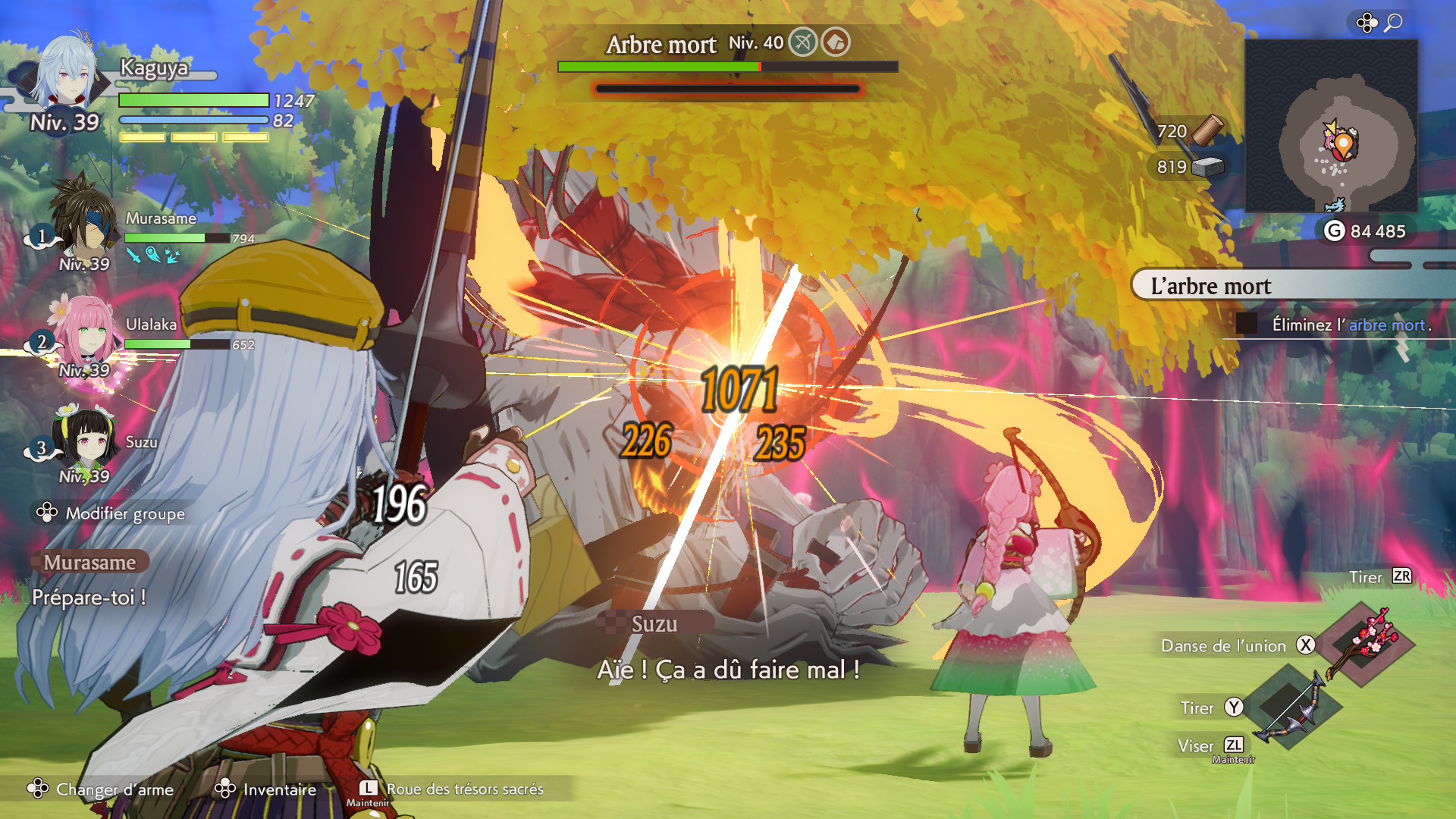The height and width of the screenshot is (819, 1456).
Task: Click the wood log resource icon
Action: pyautogui.click(x=1207, y=130)
